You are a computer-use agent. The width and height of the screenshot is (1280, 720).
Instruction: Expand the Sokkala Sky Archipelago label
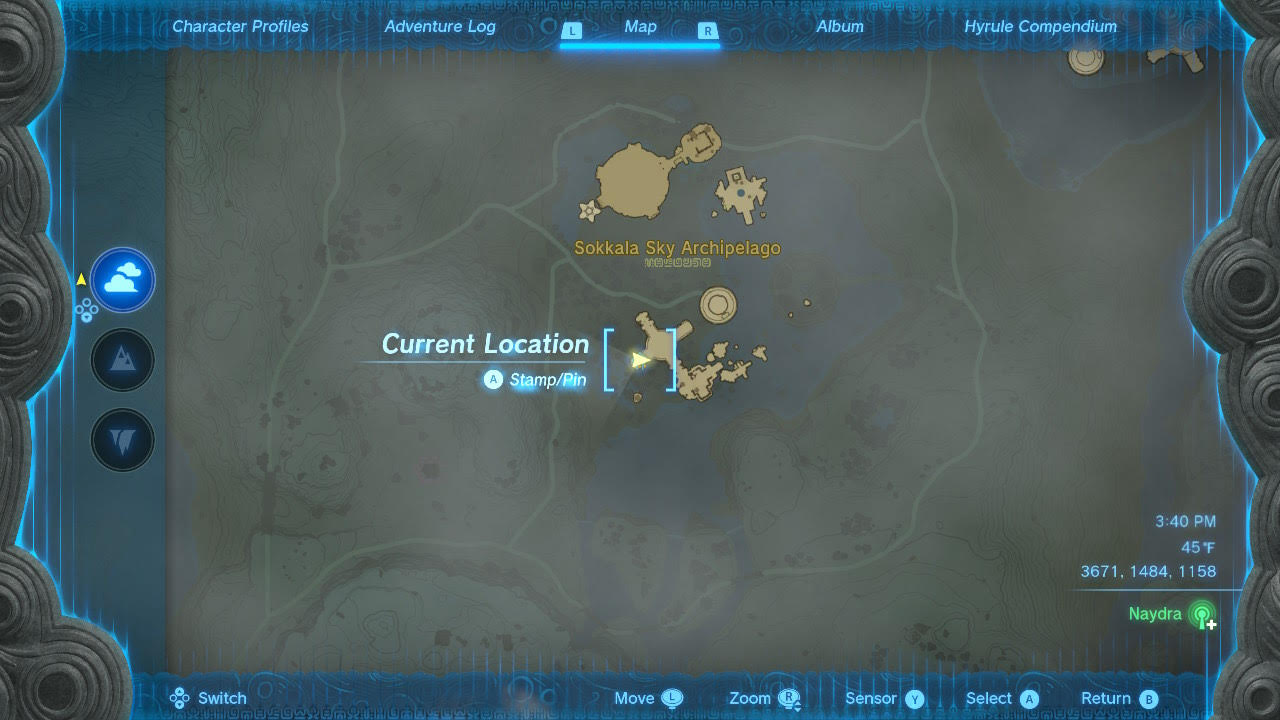click(677, 248)
